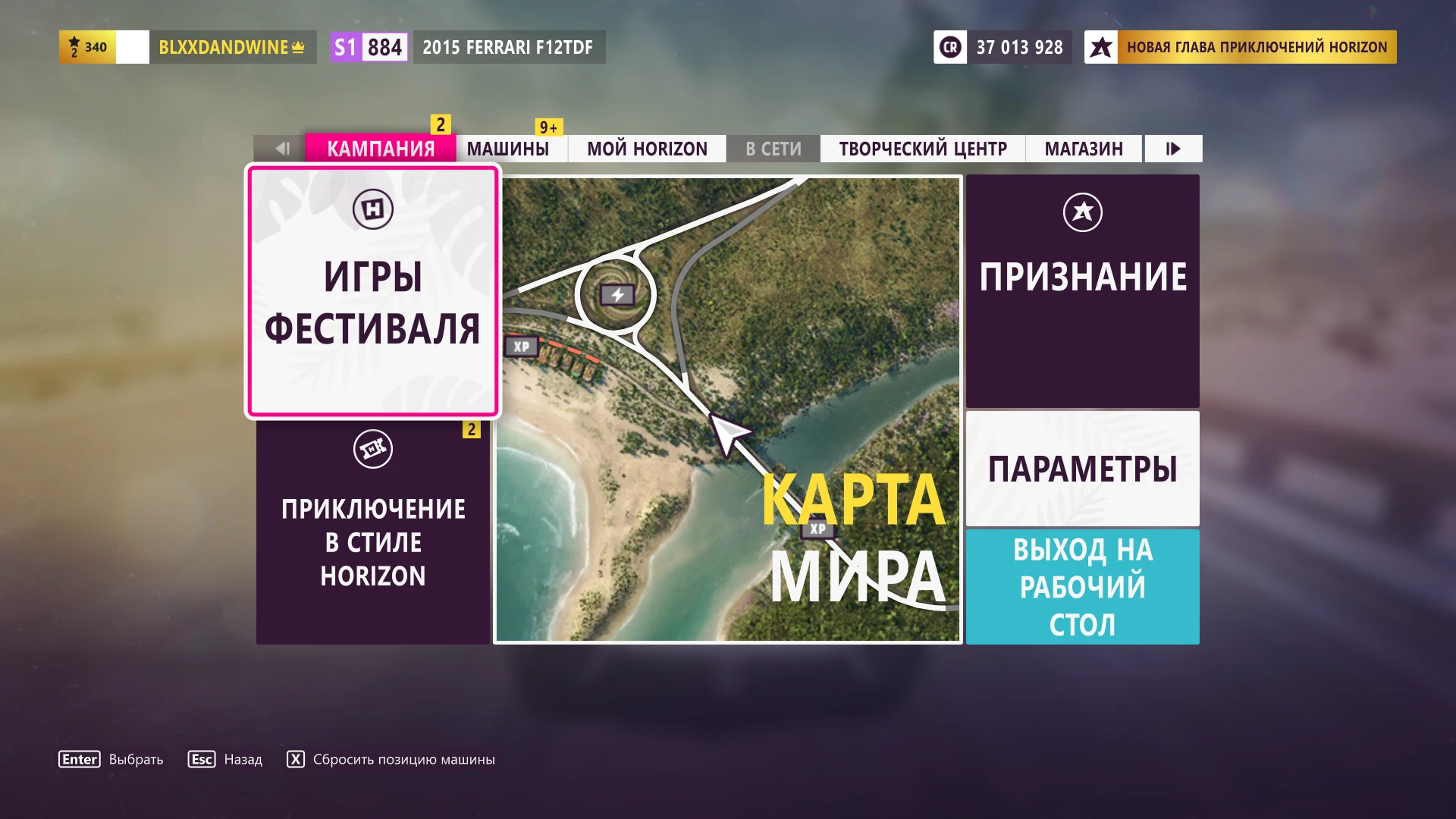
Task: Click the crown icon beside BLXXDANDWINE
Action: [297, 46]
